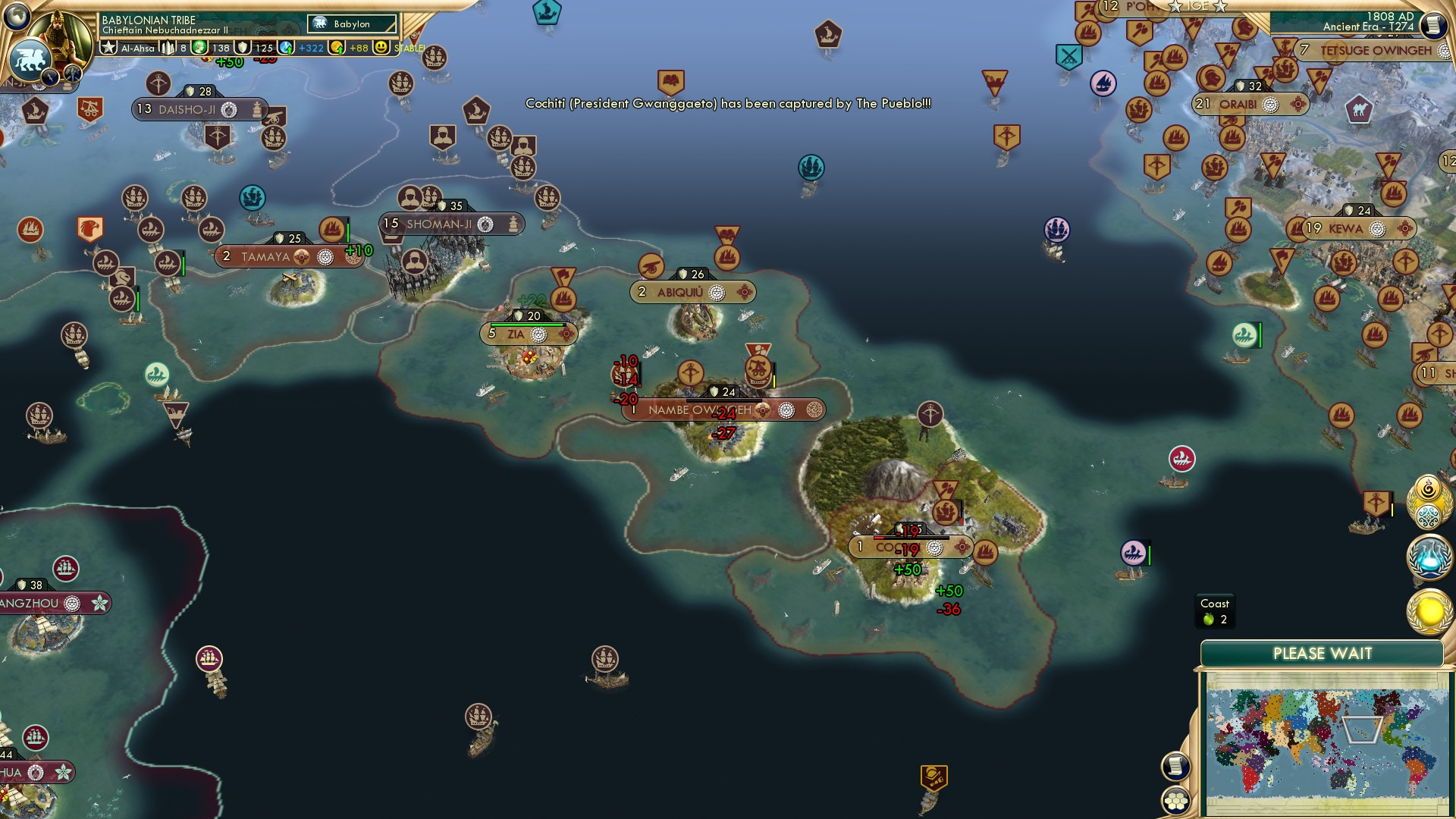
Task: Click the population indicator showing 138
Action: 222,49
